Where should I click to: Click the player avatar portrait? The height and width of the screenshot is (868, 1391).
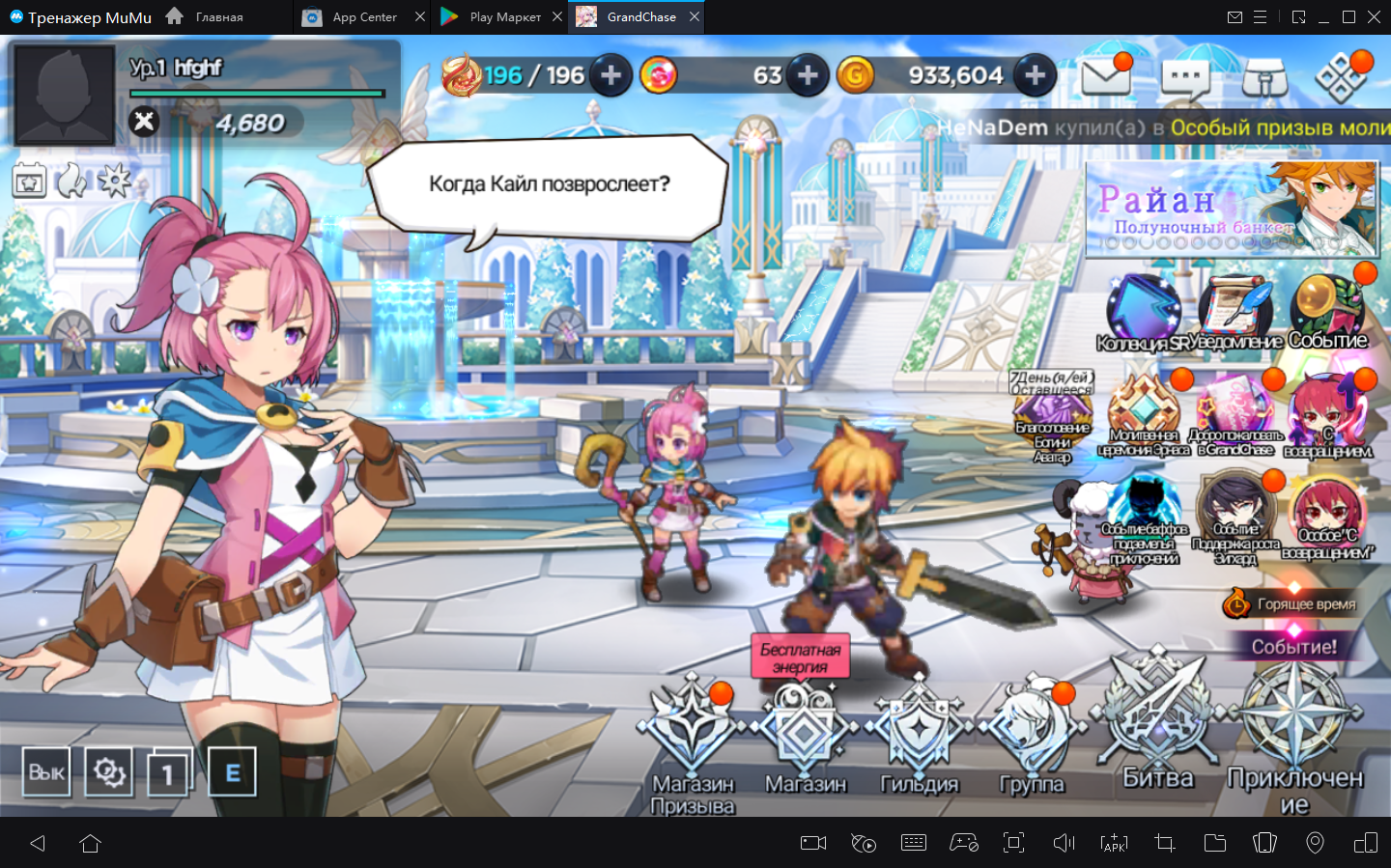point(64,95)
